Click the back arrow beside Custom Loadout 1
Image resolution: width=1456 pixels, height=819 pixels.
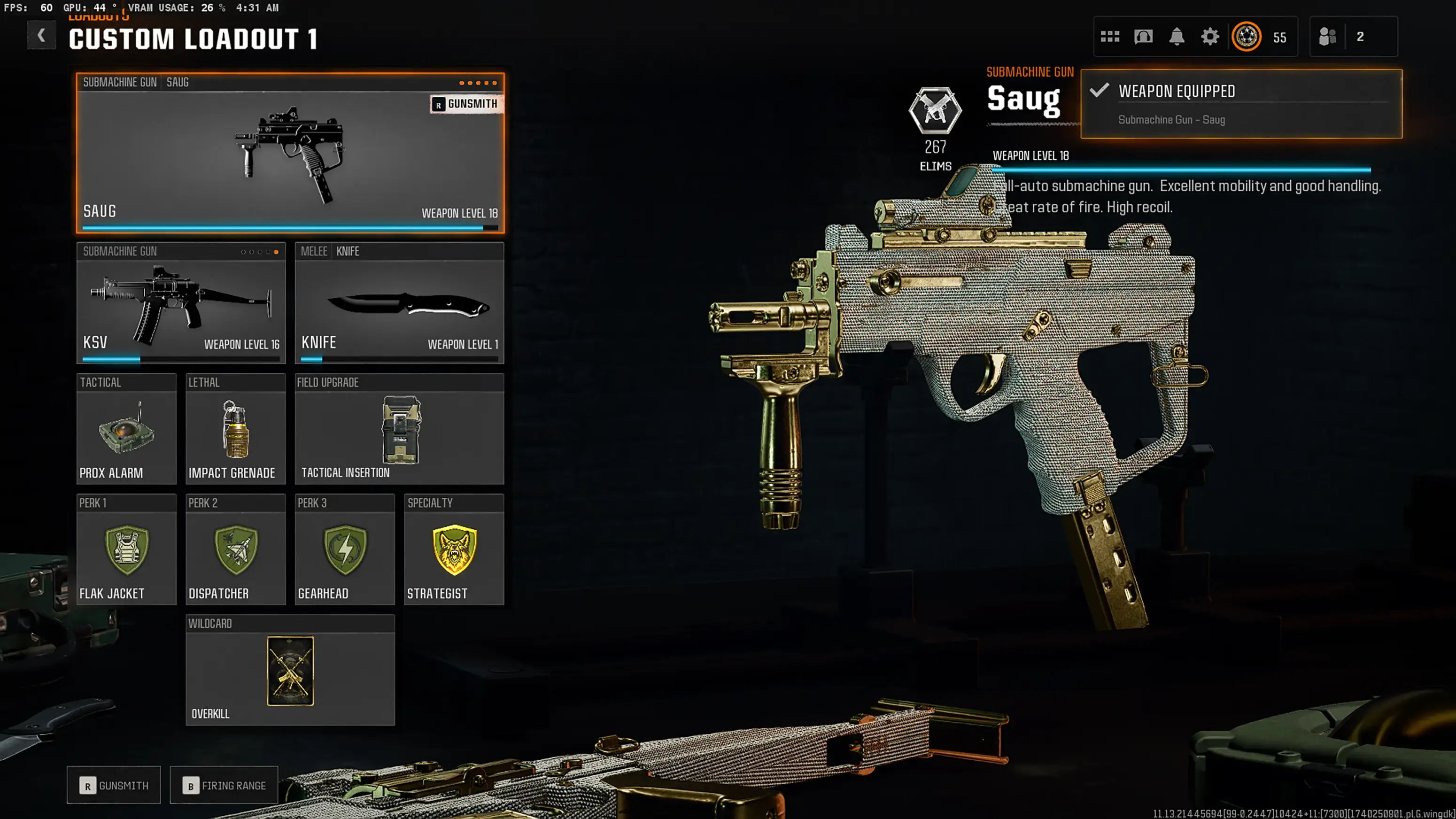(x=41, y=35)
